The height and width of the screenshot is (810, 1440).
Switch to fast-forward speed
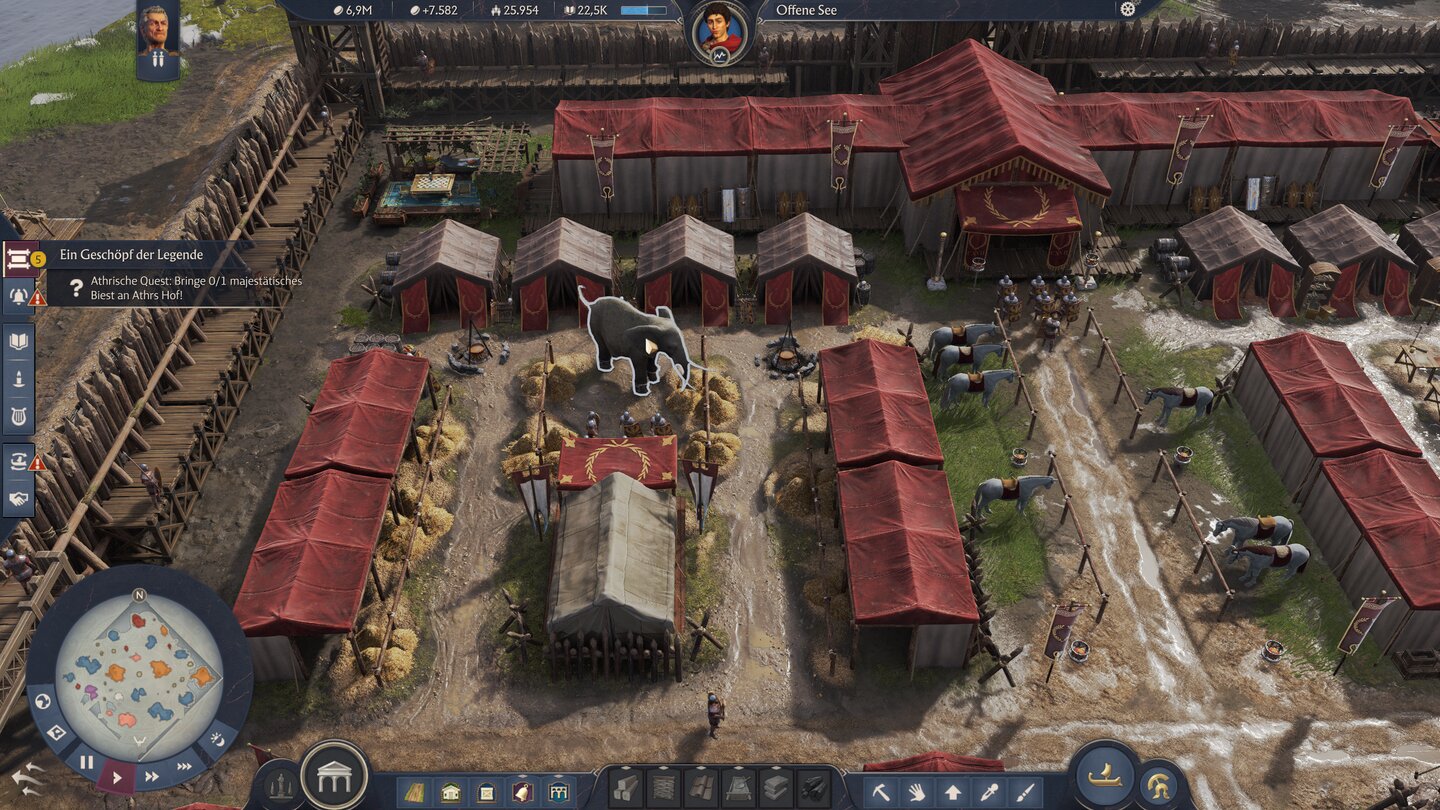point(152,776)
